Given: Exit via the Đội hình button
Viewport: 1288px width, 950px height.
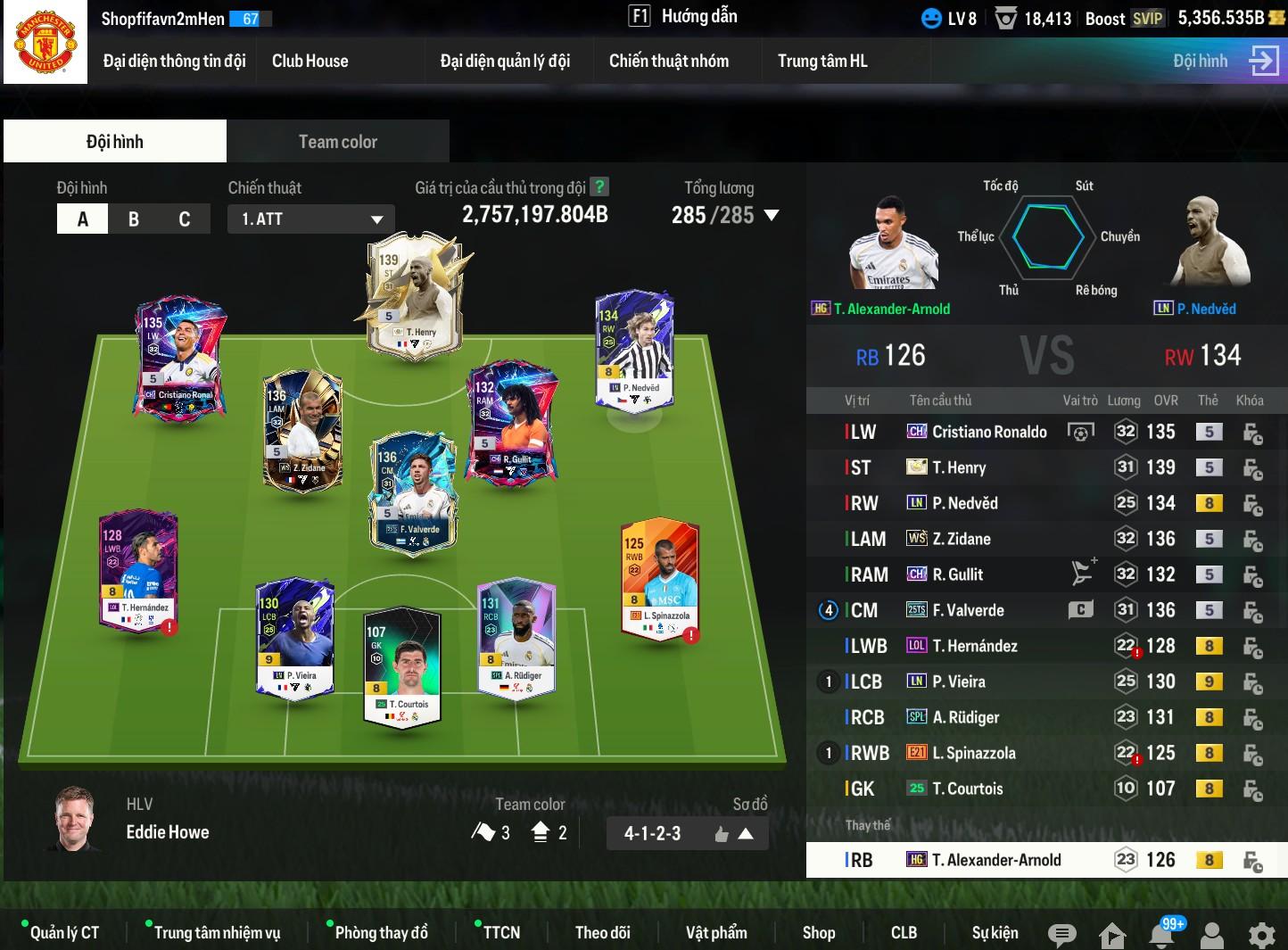Looking at the screenshot, I should coord(1226,61).
